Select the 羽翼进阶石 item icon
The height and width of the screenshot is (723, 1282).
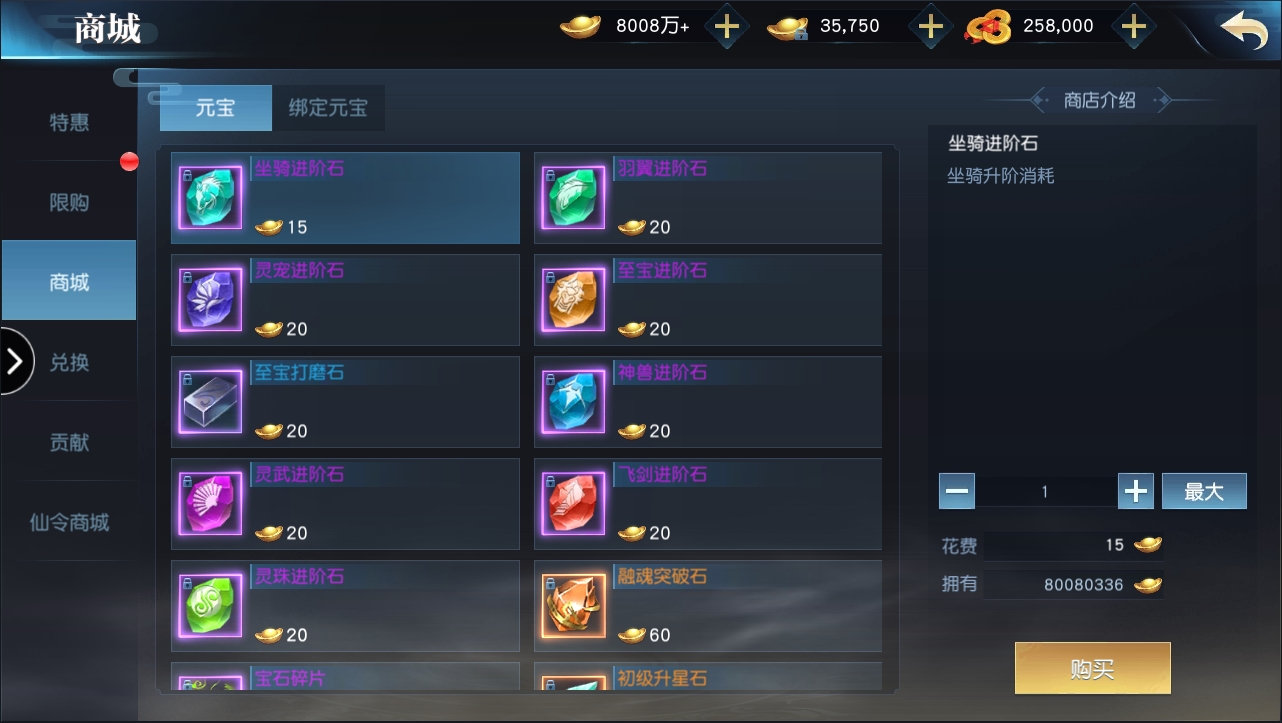(x=572, y=197)
